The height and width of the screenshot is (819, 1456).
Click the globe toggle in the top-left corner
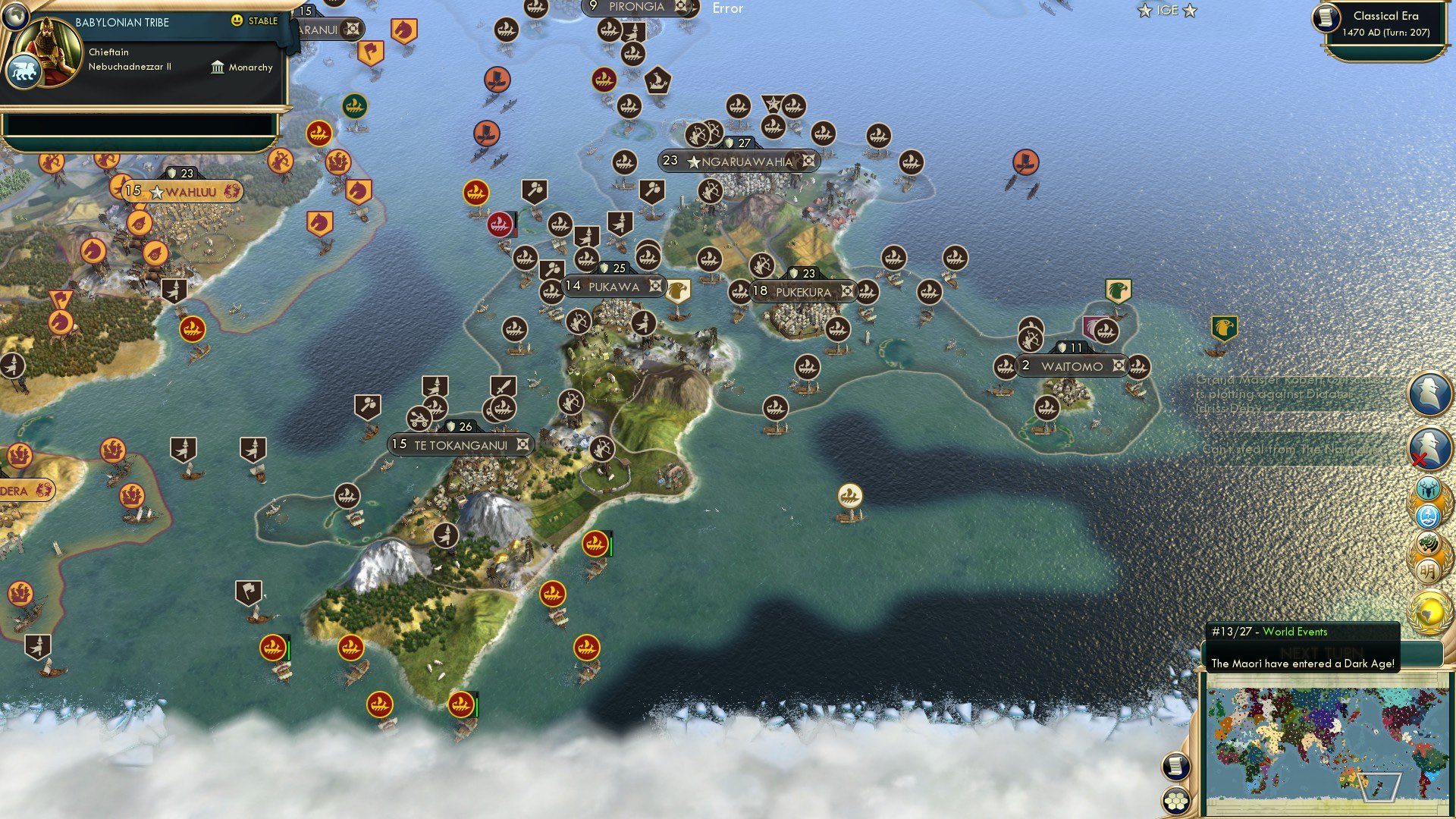(16, 17)
